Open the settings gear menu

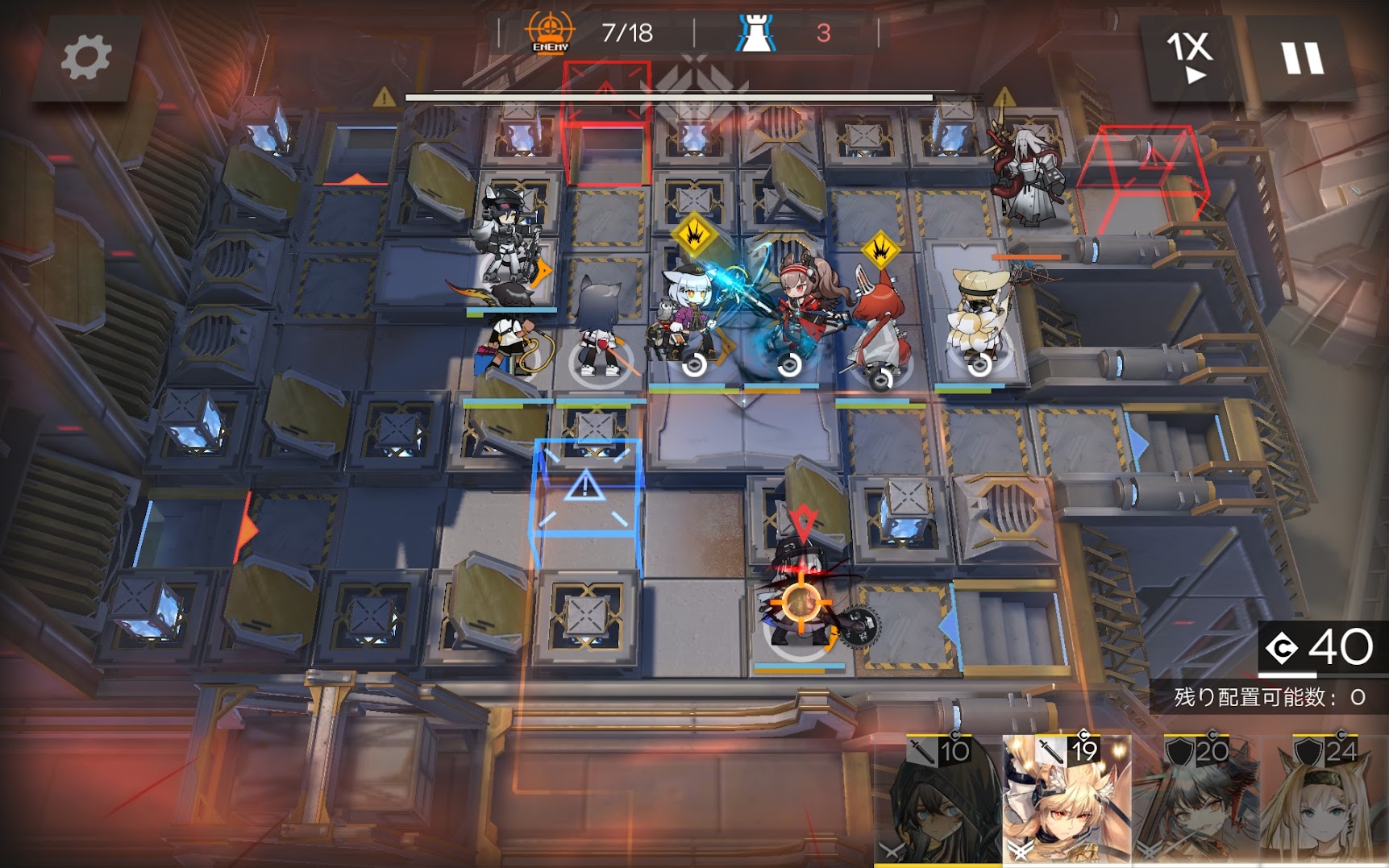pyautogui.click(x=85, y=58)
